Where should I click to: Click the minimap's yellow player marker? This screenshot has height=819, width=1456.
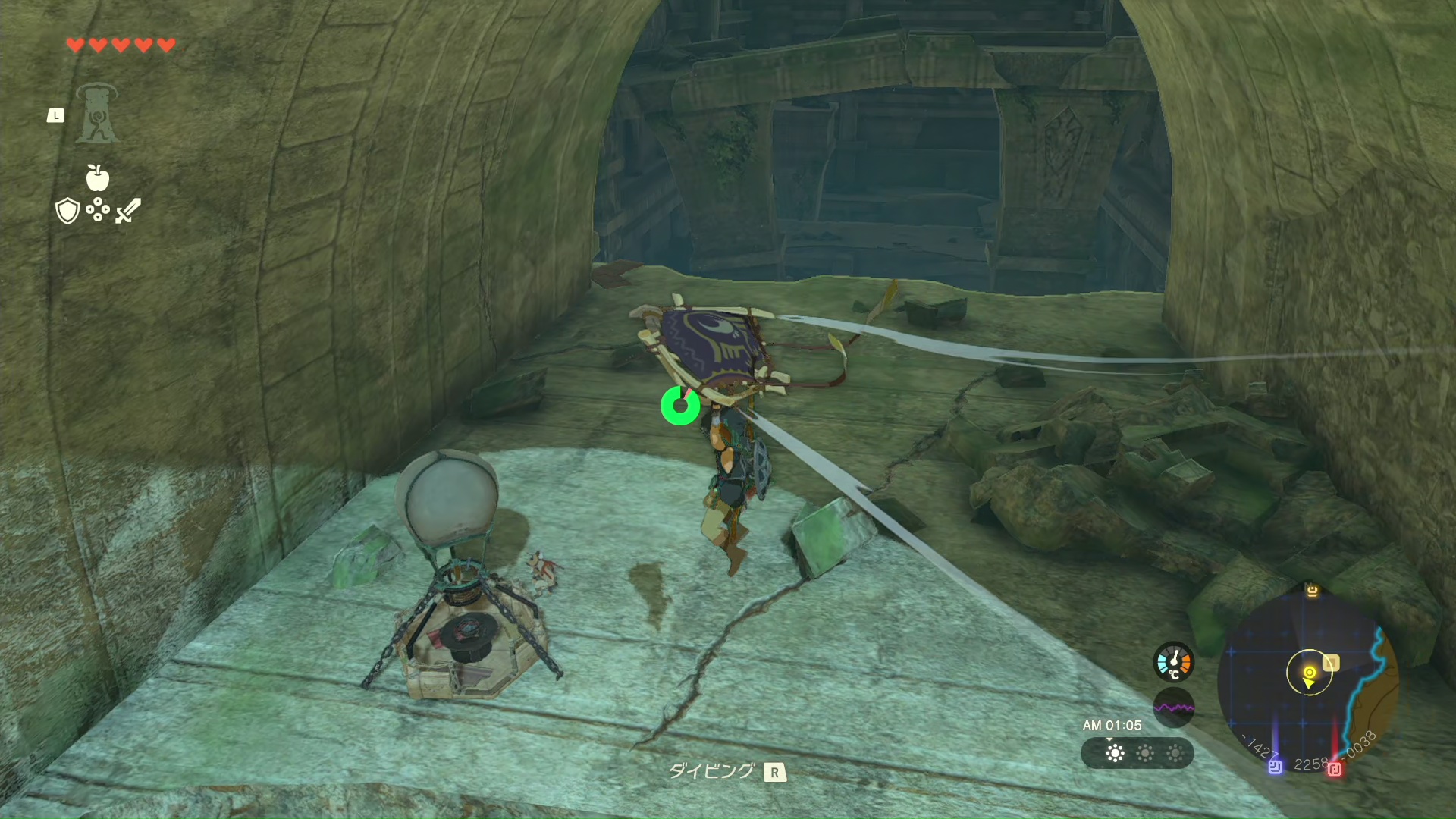click(1309, 674)
